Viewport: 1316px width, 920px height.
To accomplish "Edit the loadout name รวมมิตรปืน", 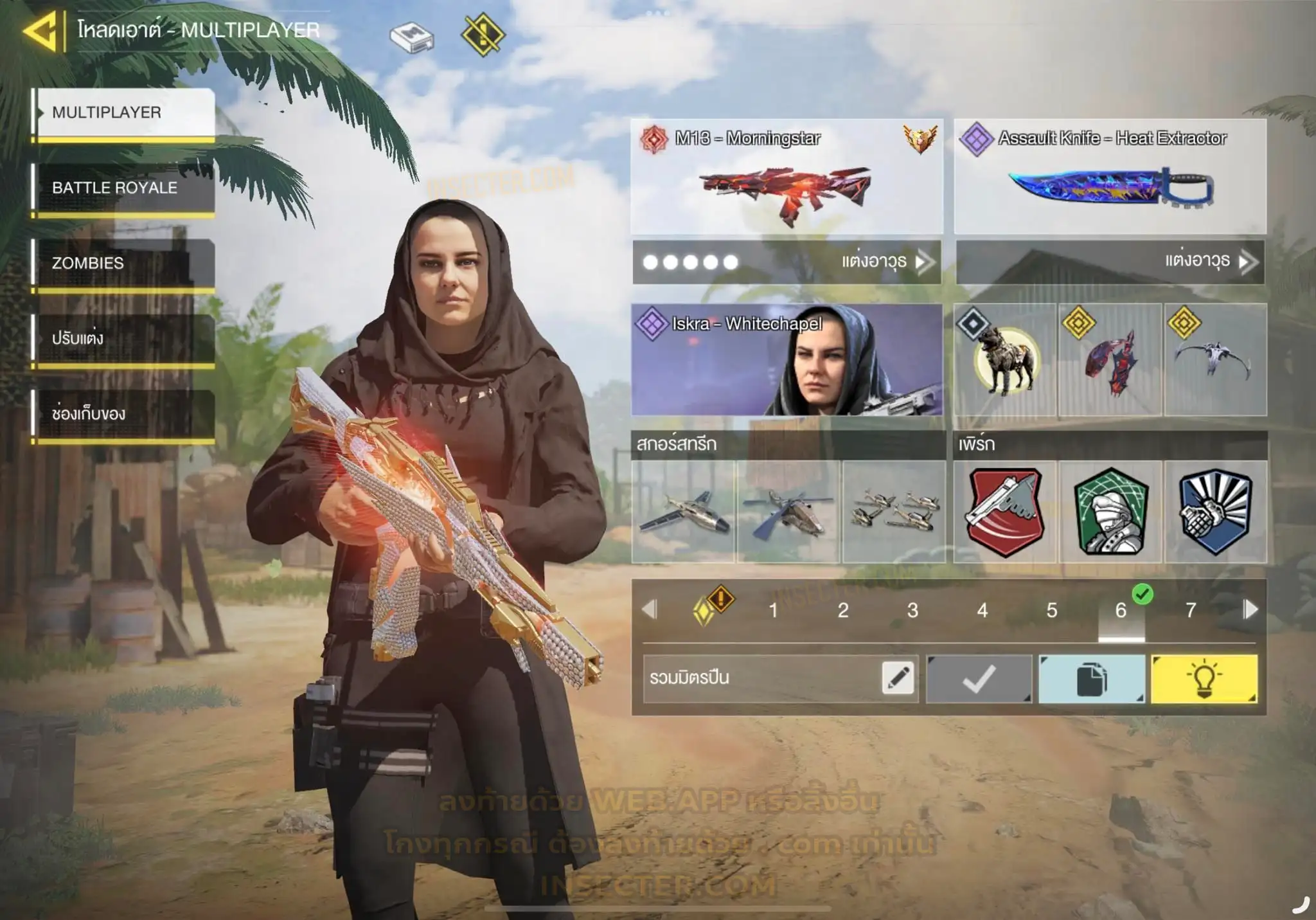I will [898, 678].
